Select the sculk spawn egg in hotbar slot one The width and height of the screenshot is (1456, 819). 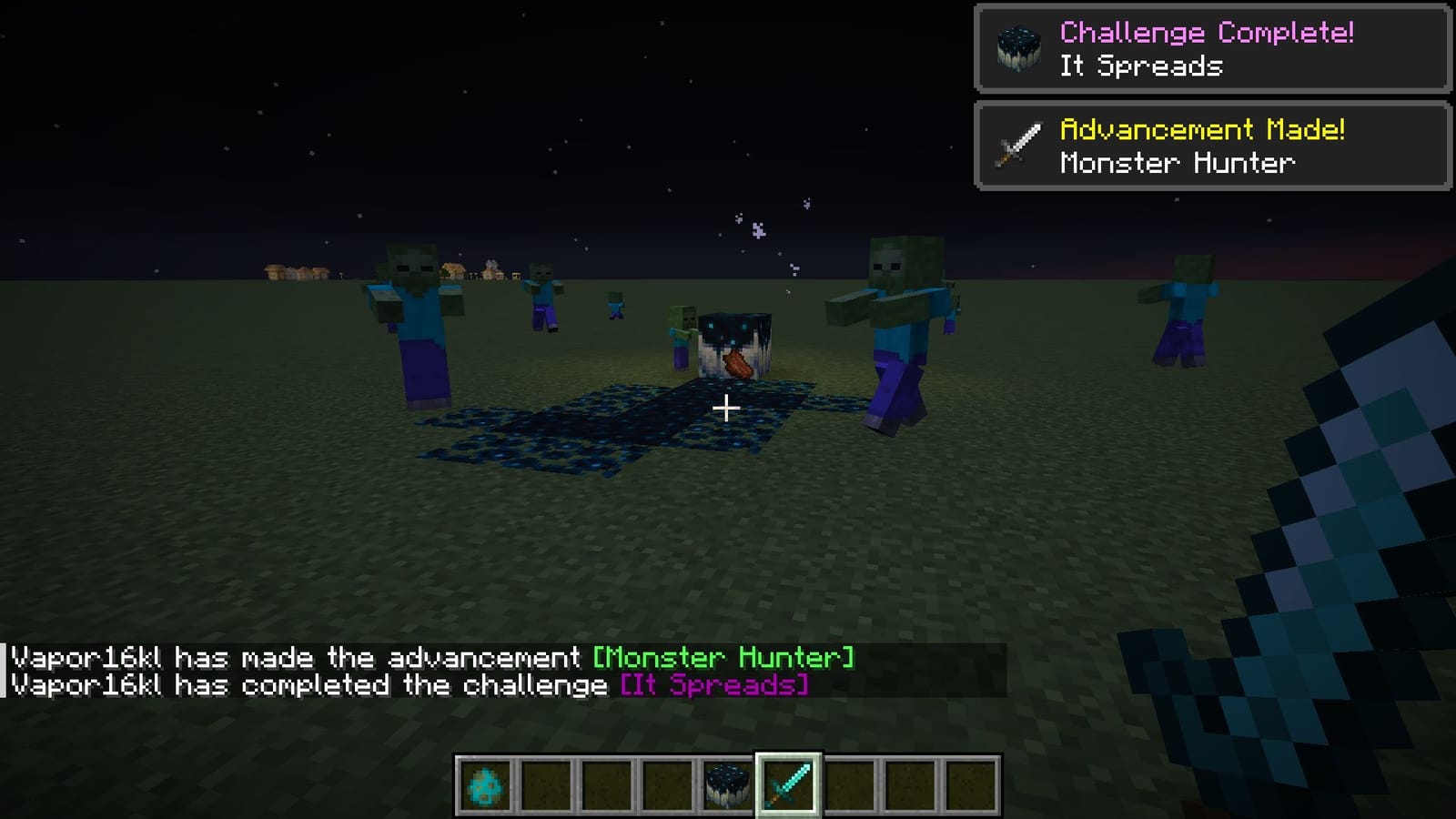click(x=483, y=784)
